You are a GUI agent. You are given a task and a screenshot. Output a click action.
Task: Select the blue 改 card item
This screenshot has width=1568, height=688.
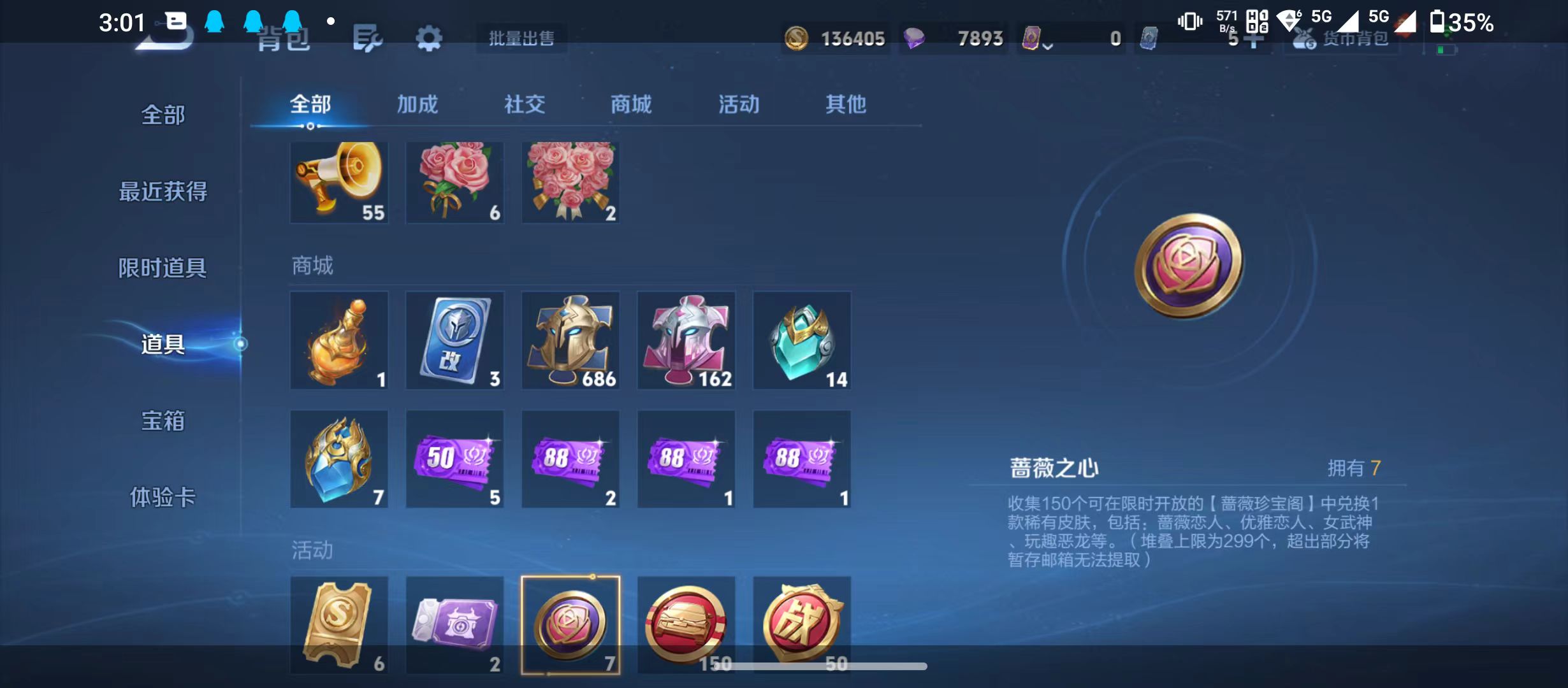click(x=454, y=341)
